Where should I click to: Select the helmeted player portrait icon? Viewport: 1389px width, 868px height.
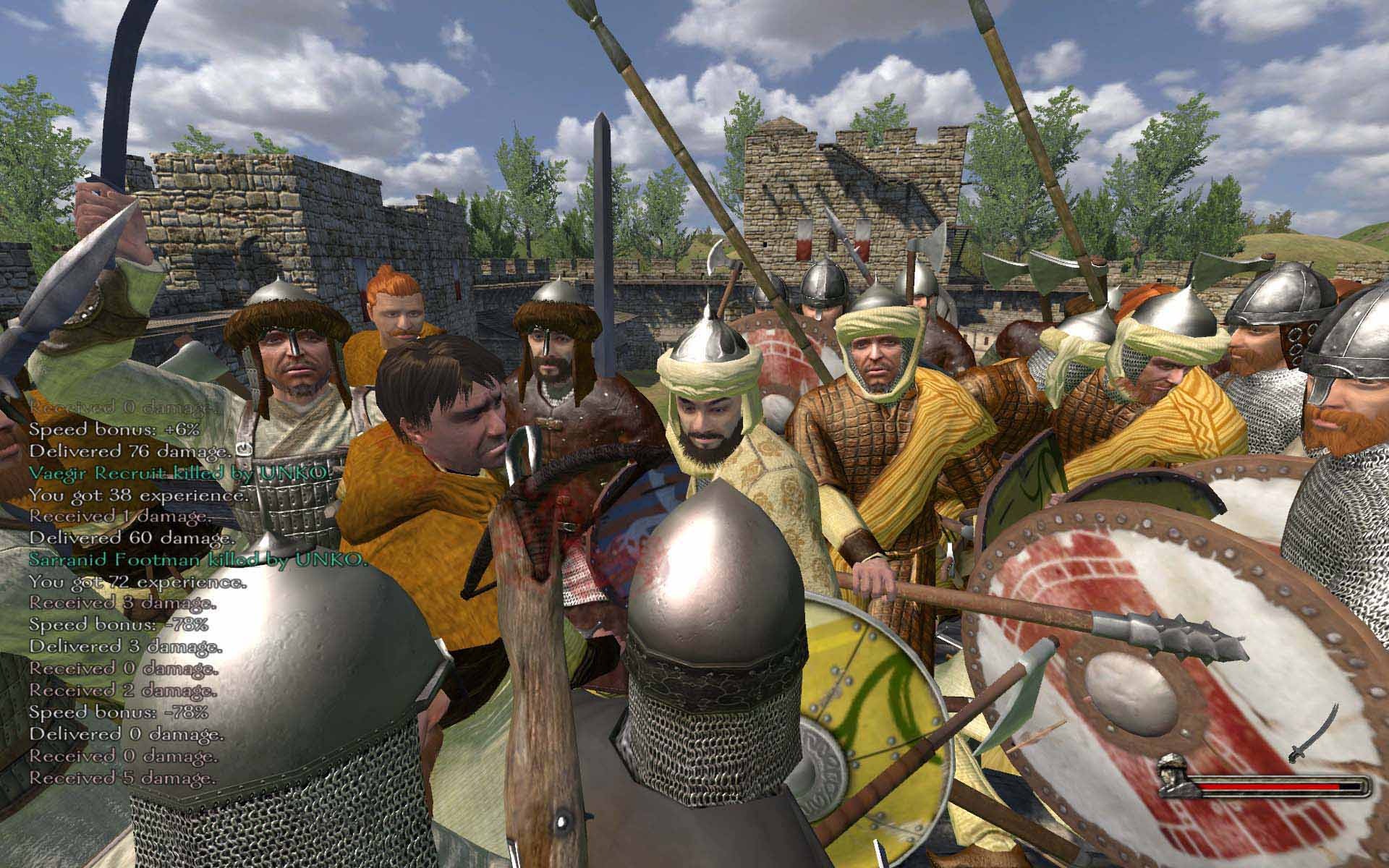pos(1177,775)
